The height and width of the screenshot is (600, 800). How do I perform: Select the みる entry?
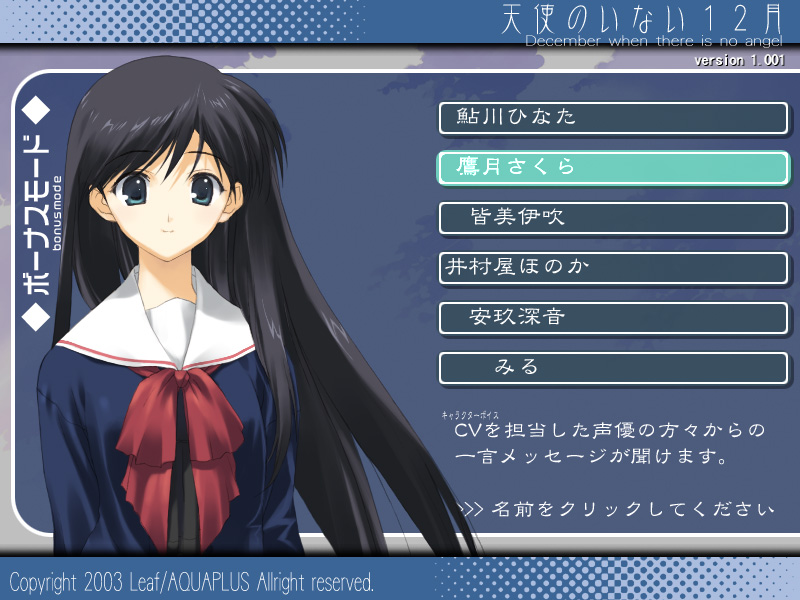coord(613,368)
